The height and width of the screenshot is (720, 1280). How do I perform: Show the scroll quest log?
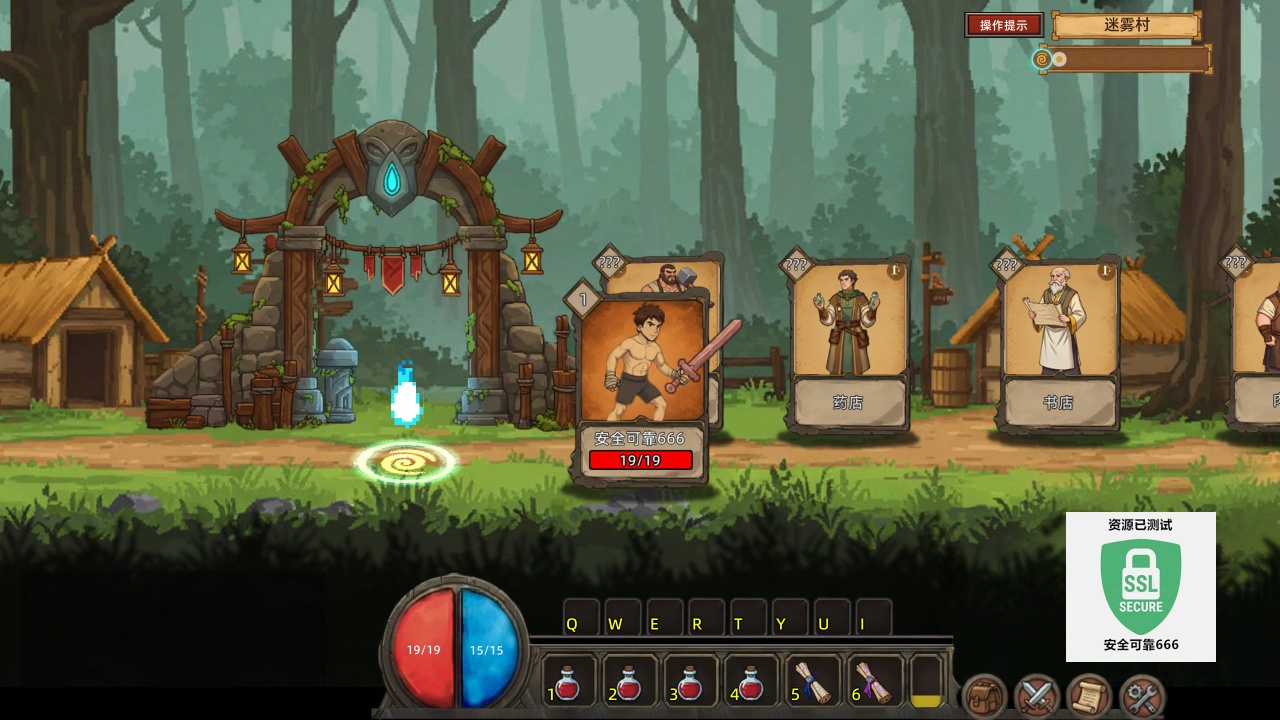[x=1089, y=696]
